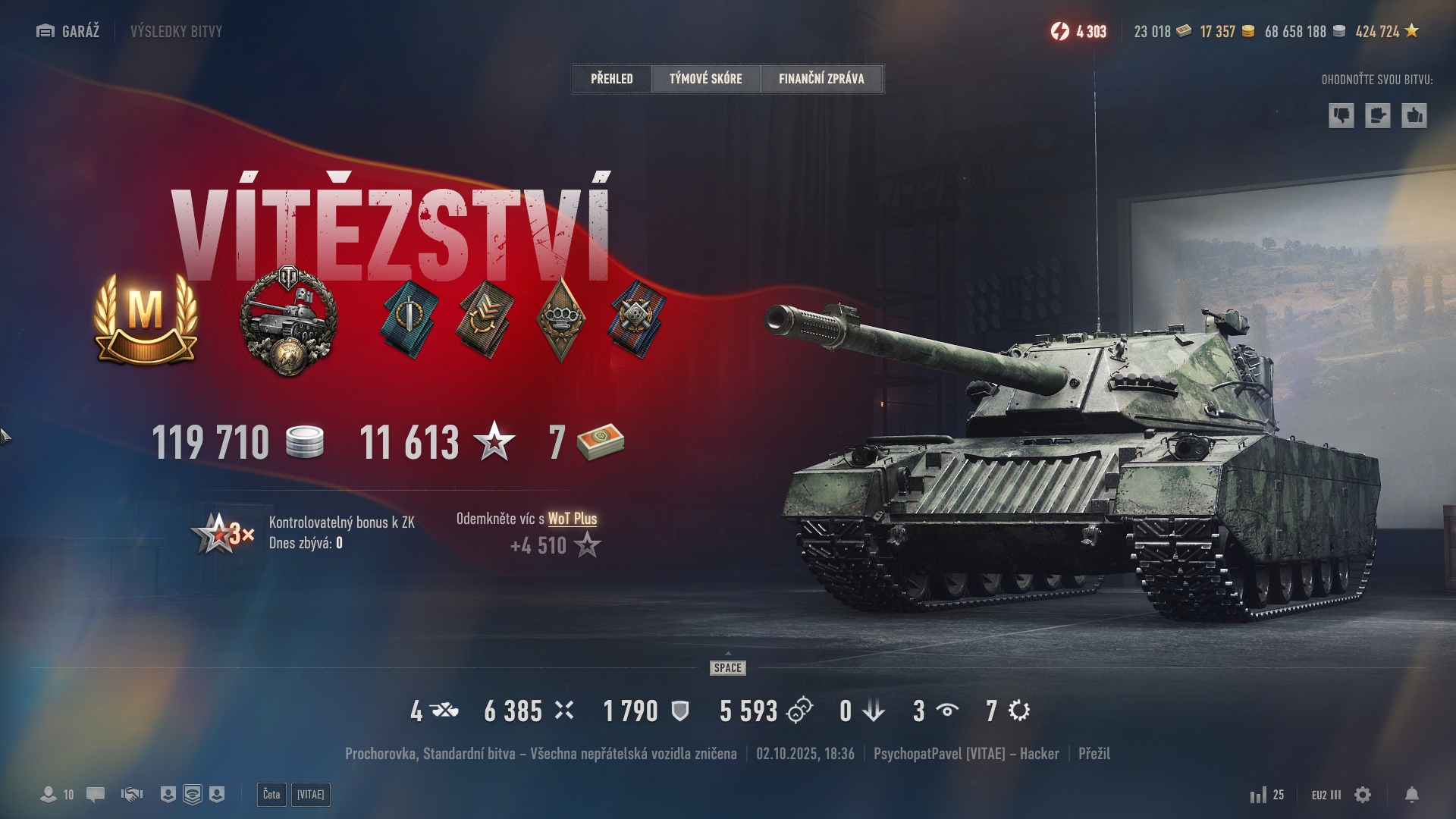The width and height of the screenshot is (1456, 819).
Task: Give the battle a thumbs up
Action: point(1414,115)
